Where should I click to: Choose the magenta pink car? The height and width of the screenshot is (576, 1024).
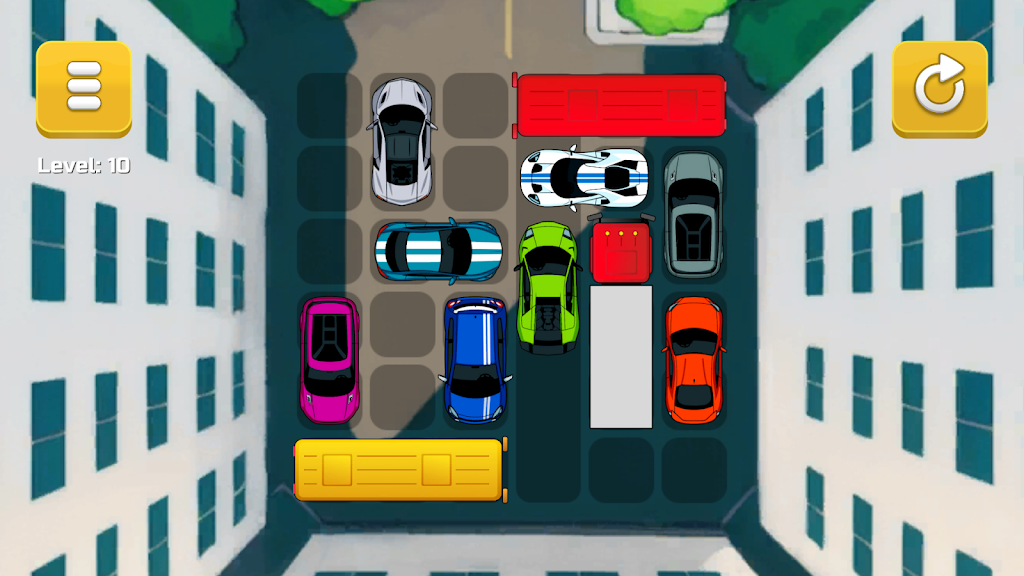coord(329,358)
